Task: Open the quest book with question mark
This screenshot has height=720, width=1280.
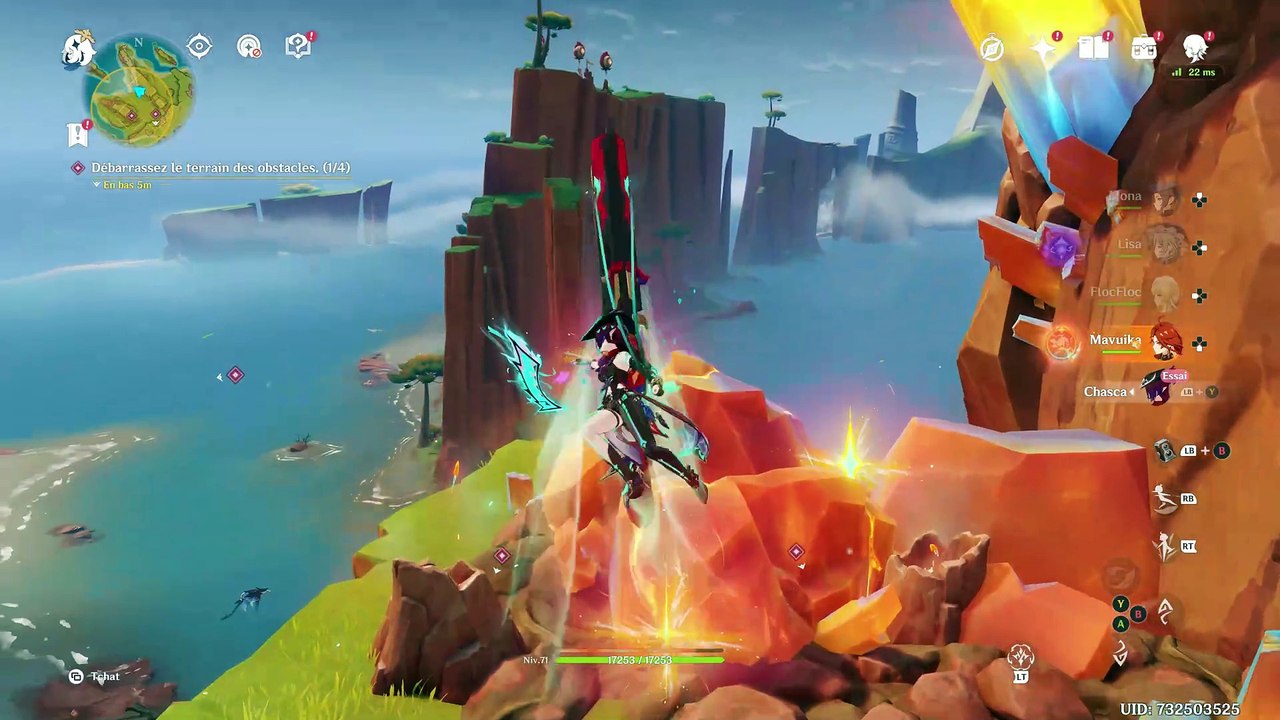Action: click(x=298, y=46)
